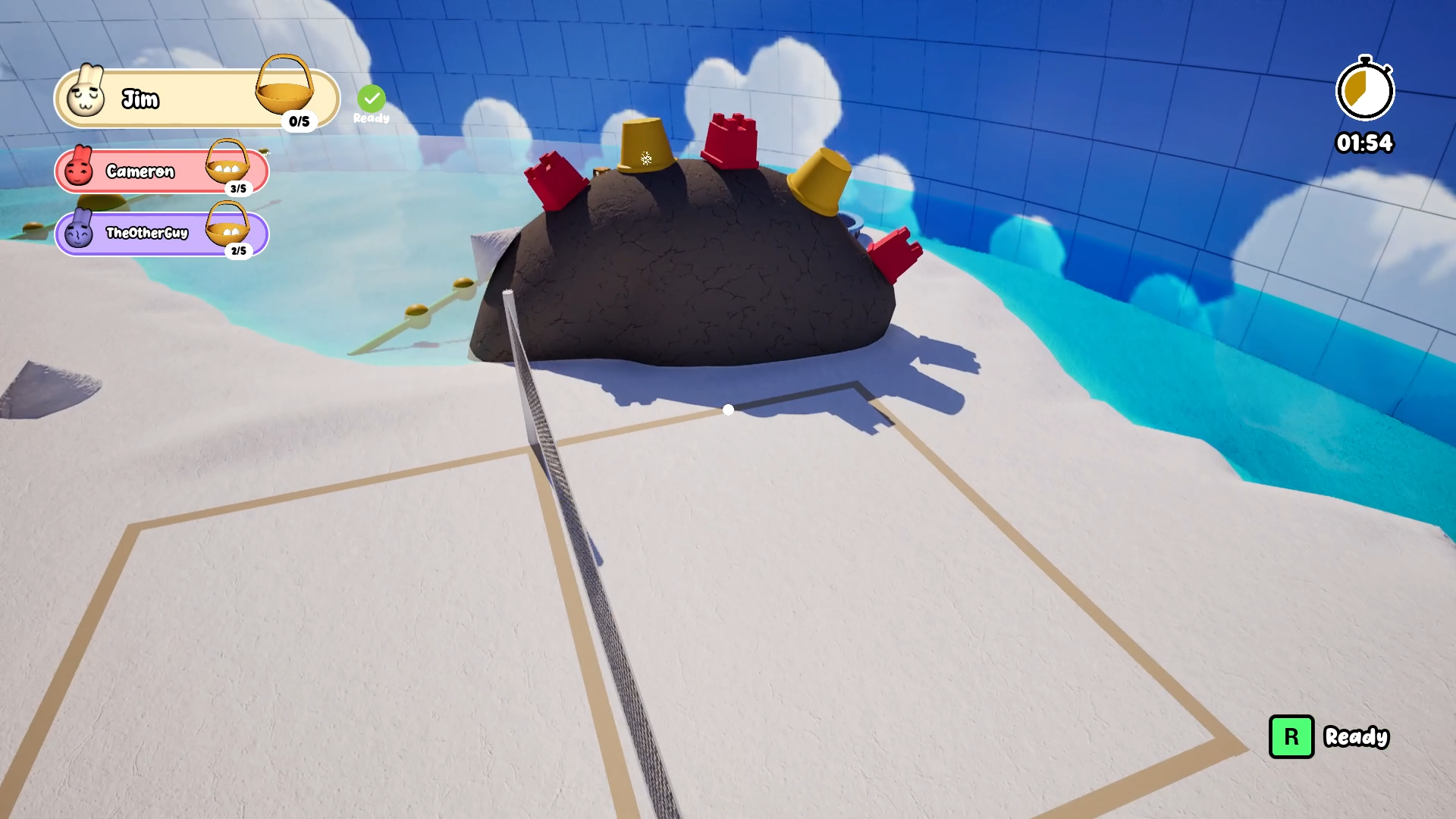1456x819 pixels.
Task: Click TheOtherGuy's purple bunny avatar icon
Action: coord(79,234)
